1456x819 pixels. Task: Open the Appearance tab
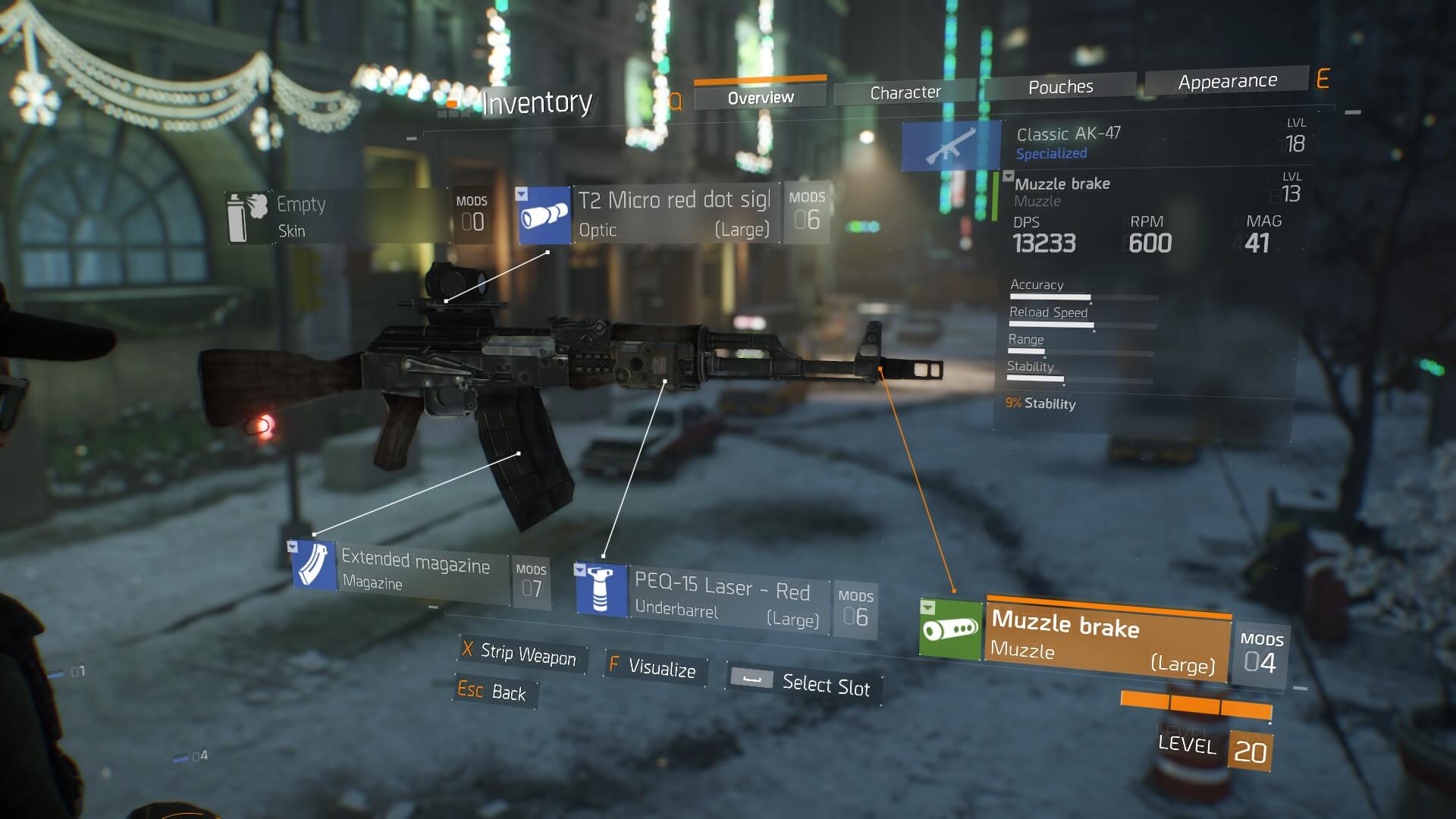click(x=1227, y=81)
